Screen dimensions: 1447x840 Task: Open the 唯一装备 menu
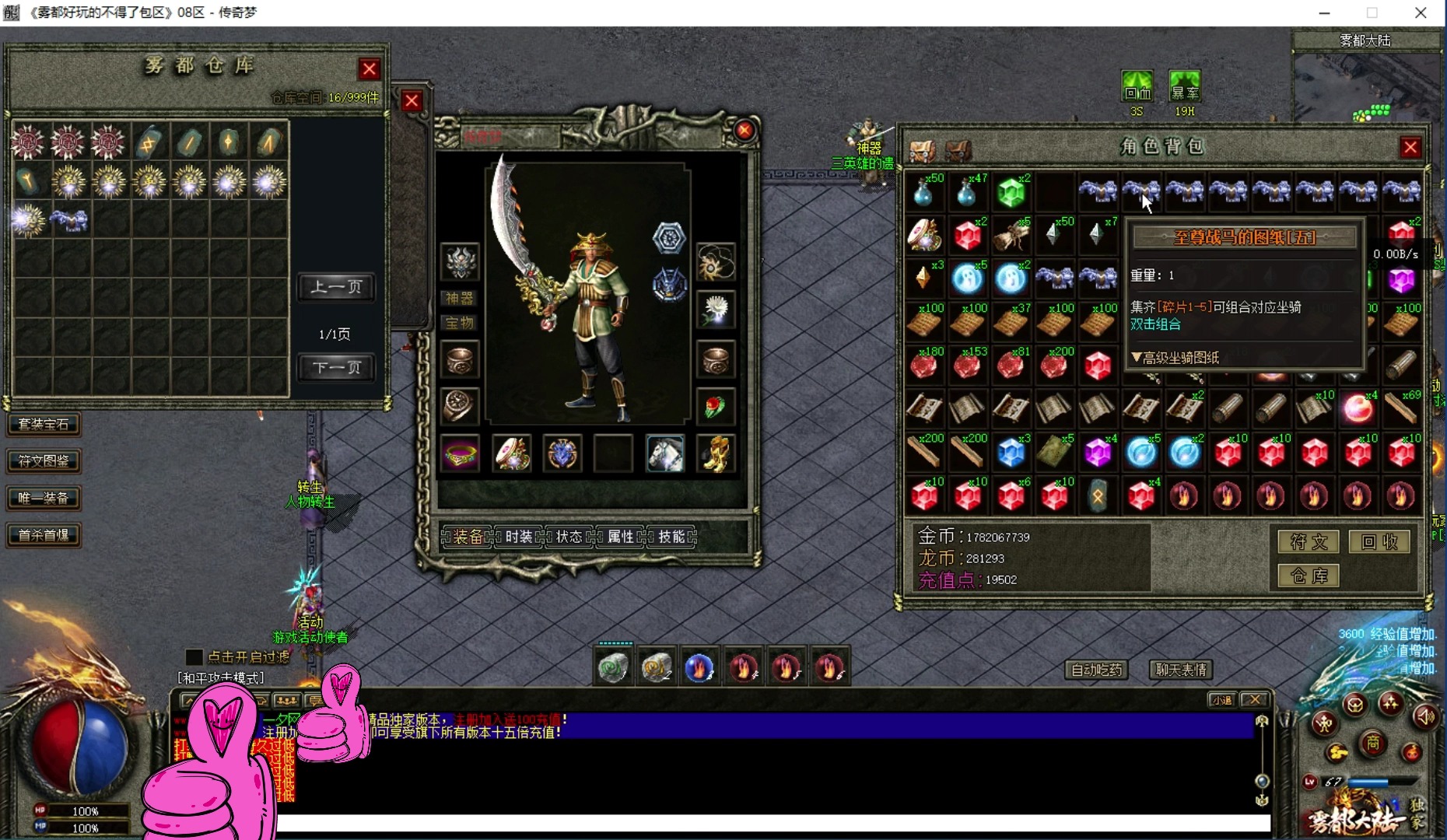(x=44, y=498)
